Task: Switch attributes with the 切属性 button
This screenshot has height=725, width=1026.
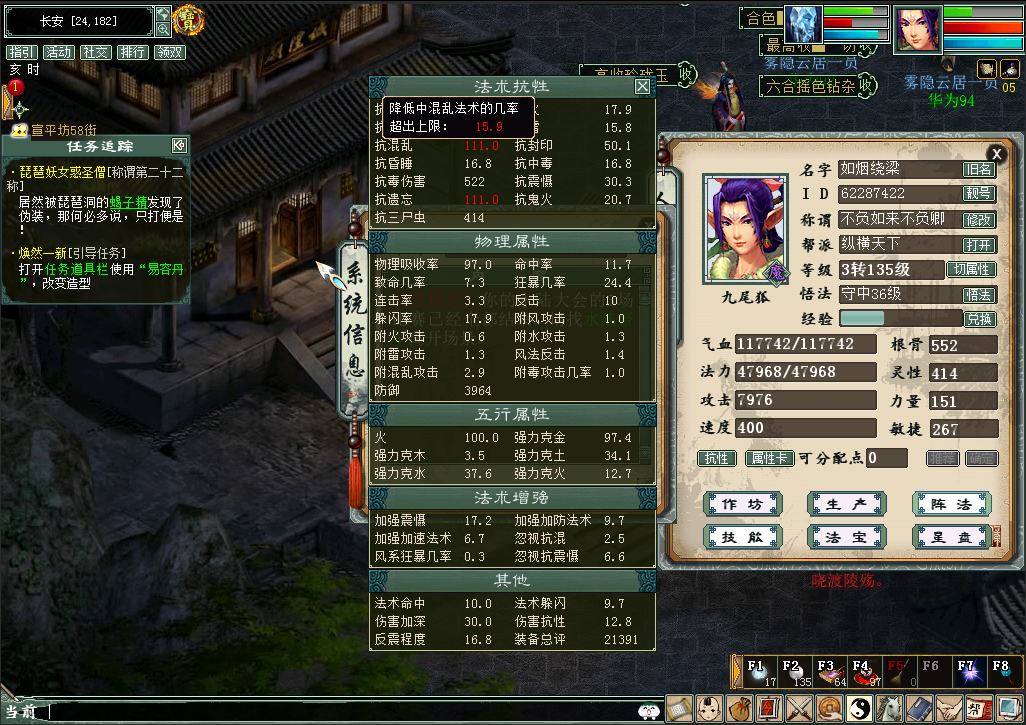Action: click(x=972, y=270)
